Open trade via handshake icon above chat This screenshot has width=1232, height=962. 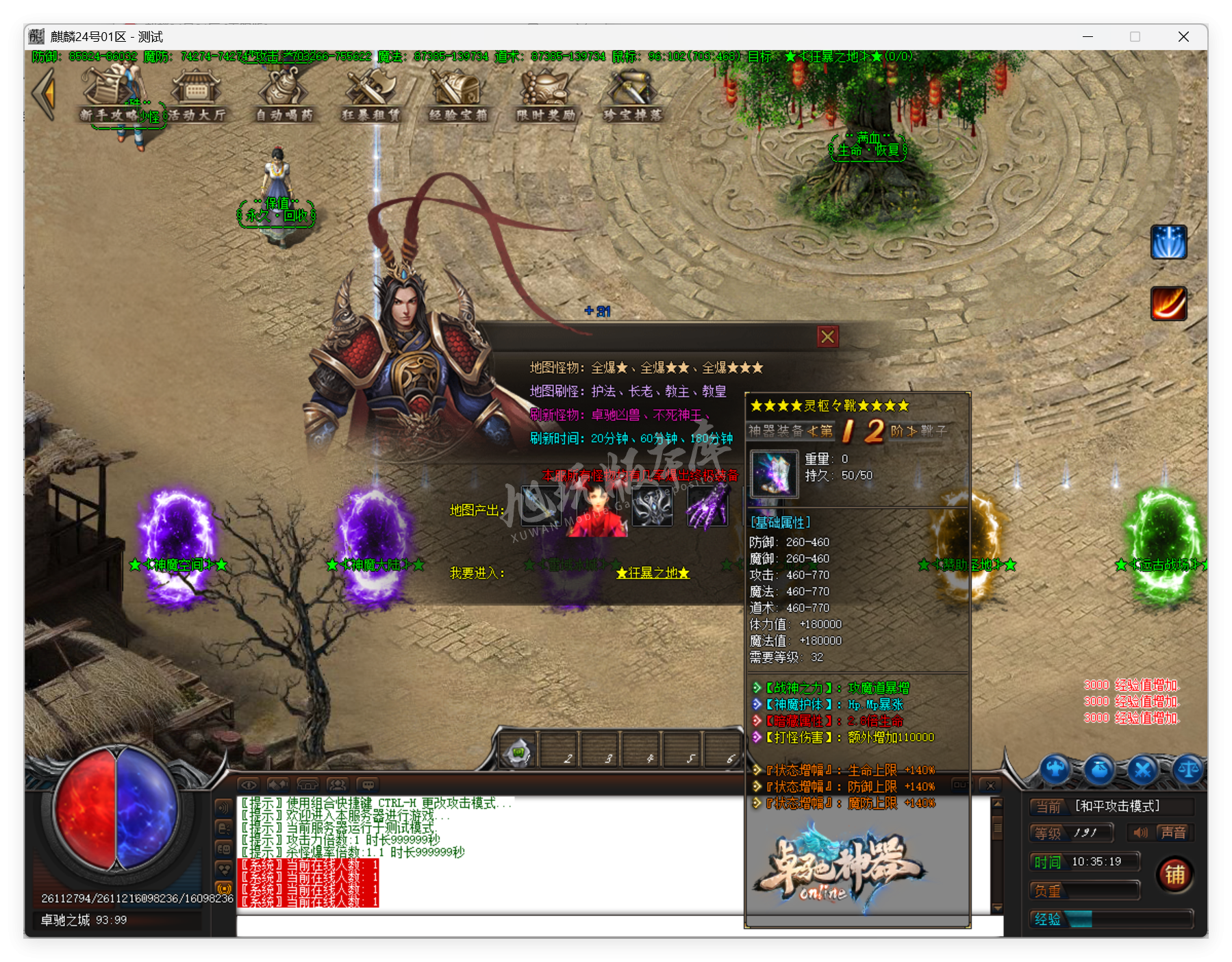278,785
